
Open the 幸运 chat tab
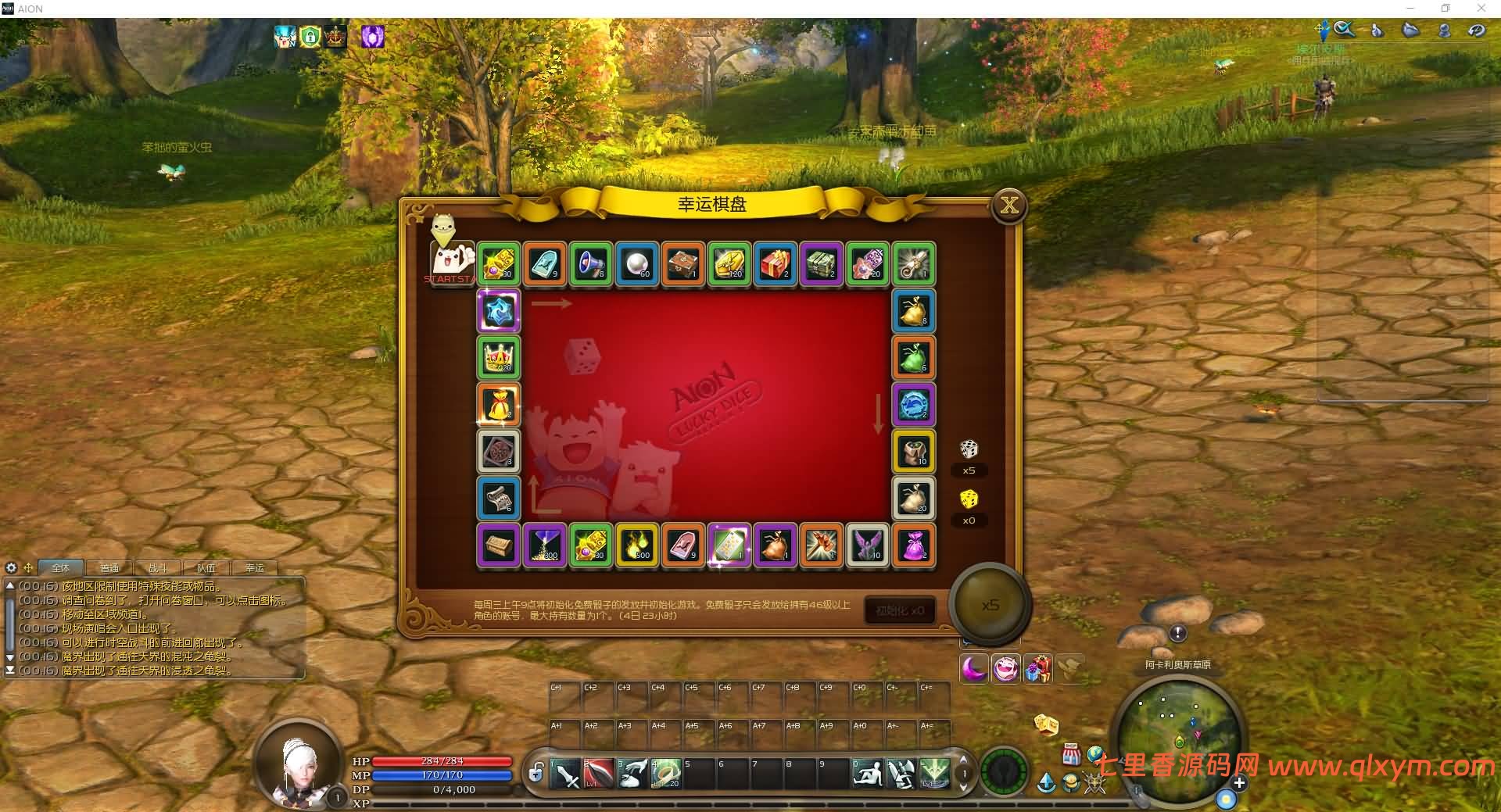(x=255, y=568)
